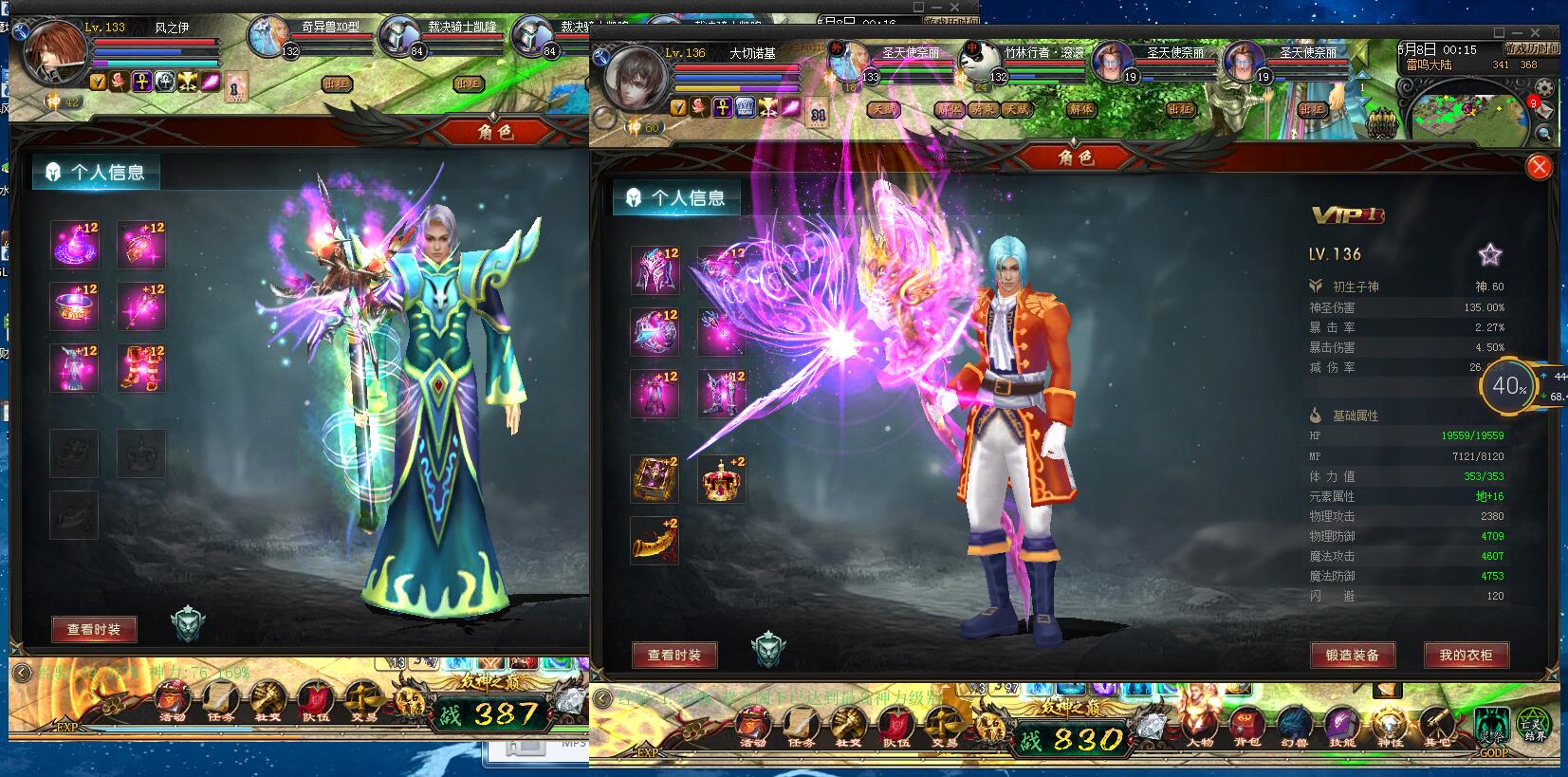Open the 人物 (character) panel
Image resolution: width=1568 pixels, height=777 pixels.
1199,724
